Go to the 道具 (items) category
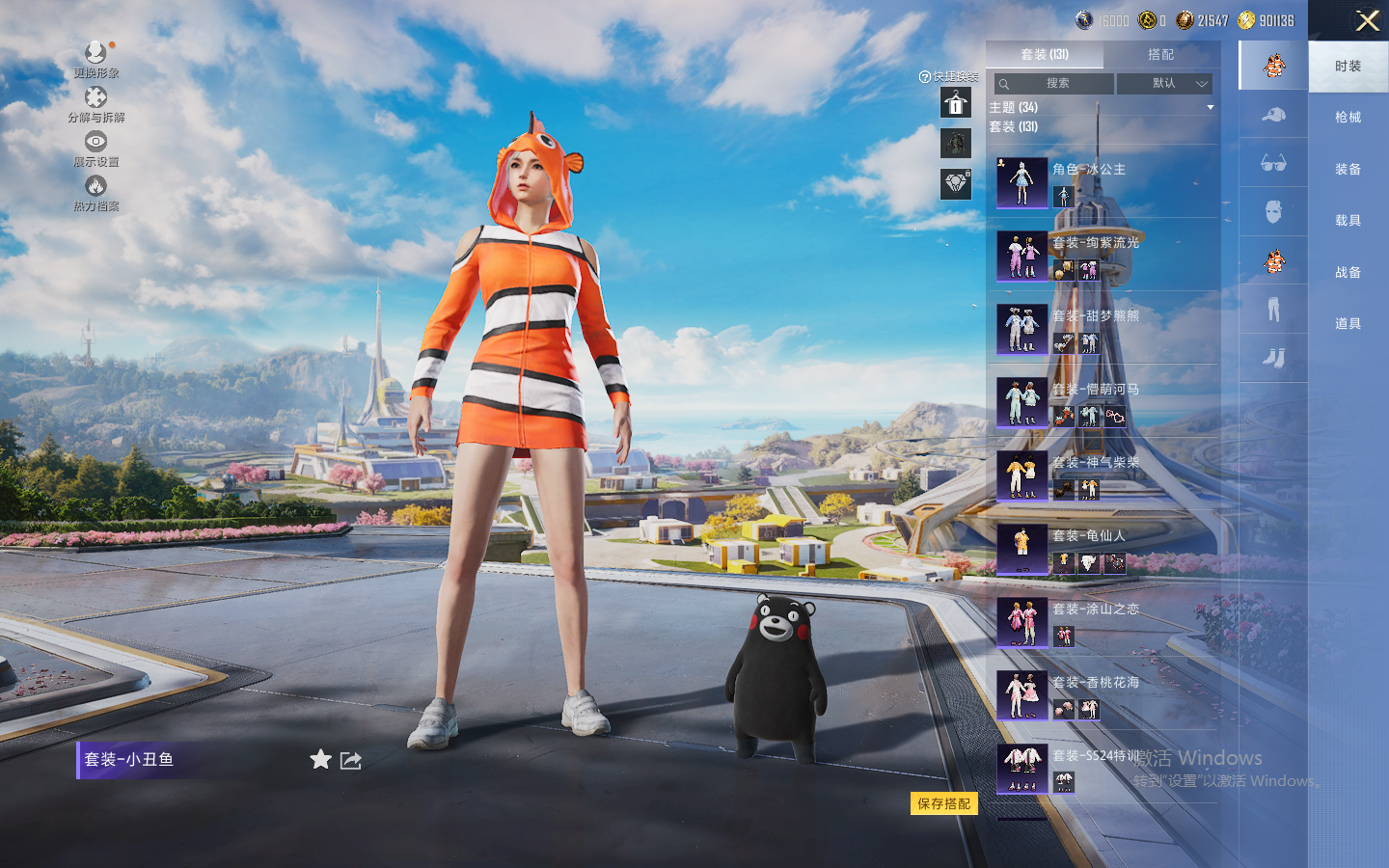This screenshot has height=868, width=1389. click(1348, 324)
